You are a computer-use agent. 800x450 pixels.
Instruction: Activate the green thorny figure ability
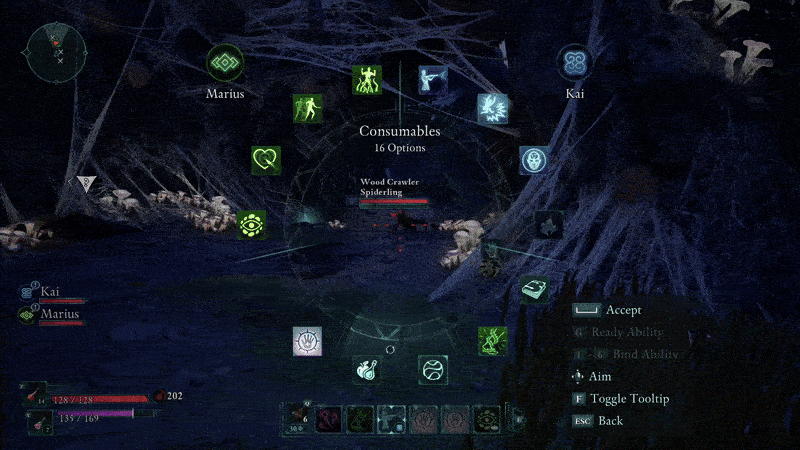click(492, 341)
